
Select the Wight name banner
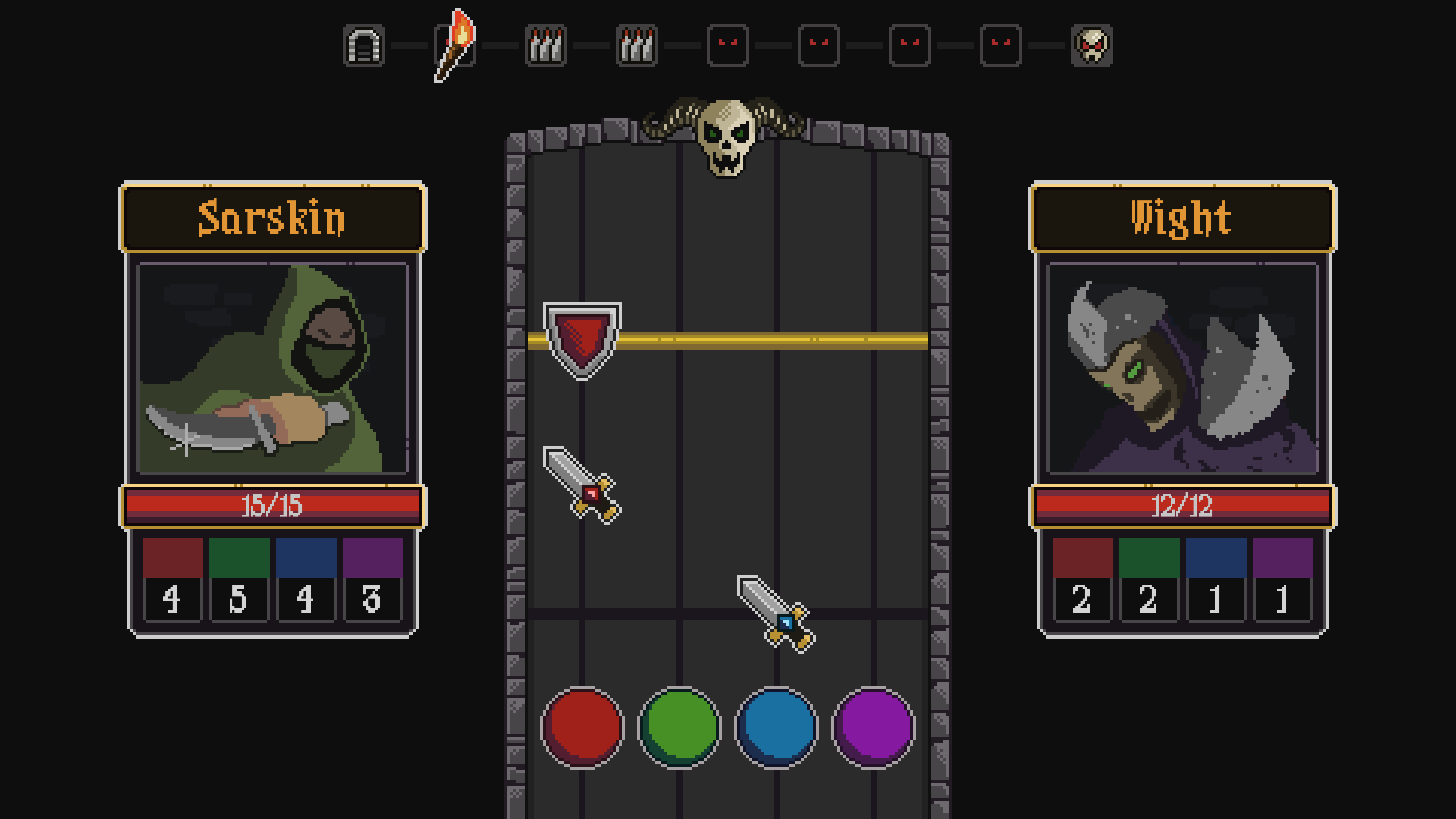pos(1183,219)
